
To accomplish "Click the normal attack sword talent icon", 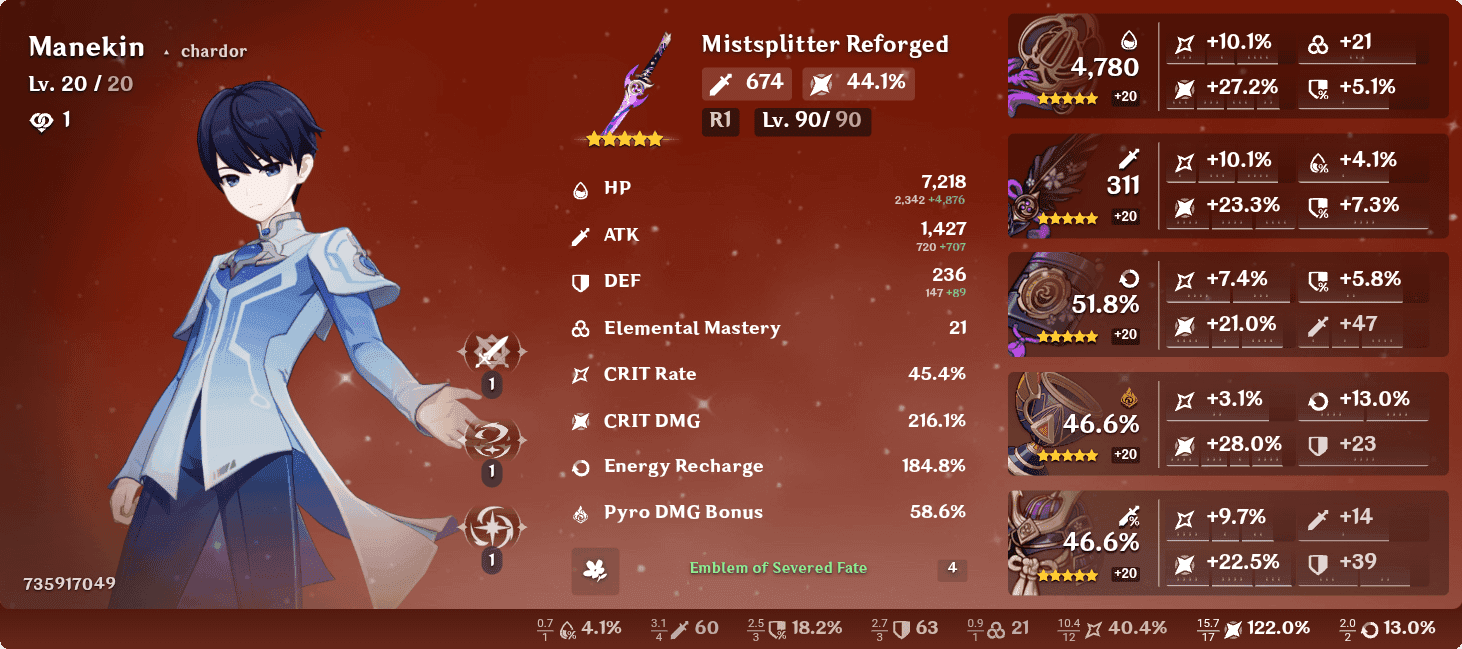I will coord(491,352).
